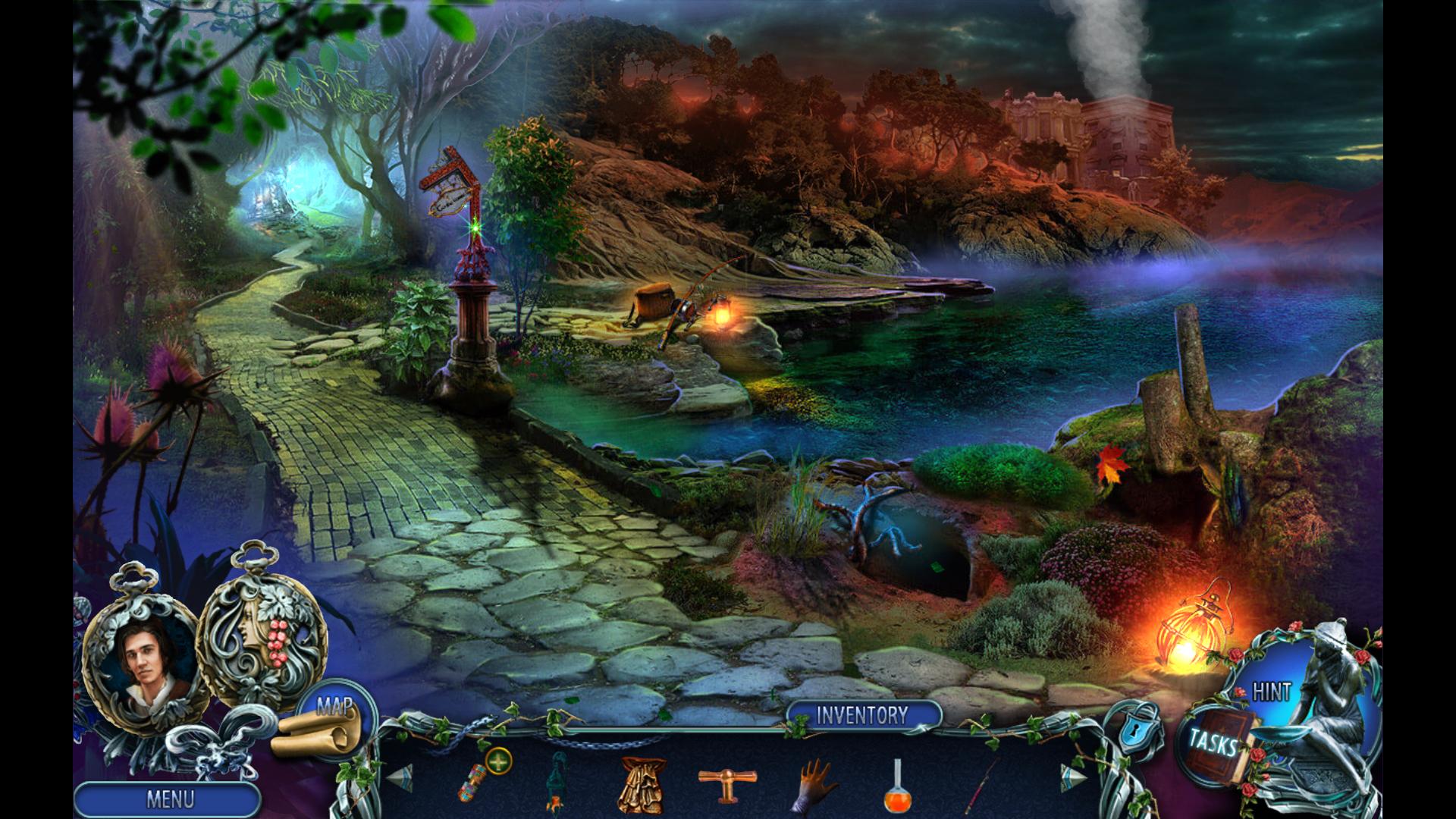Click the Inventory label tab
Screen dimensions: 1456x819
862,715
